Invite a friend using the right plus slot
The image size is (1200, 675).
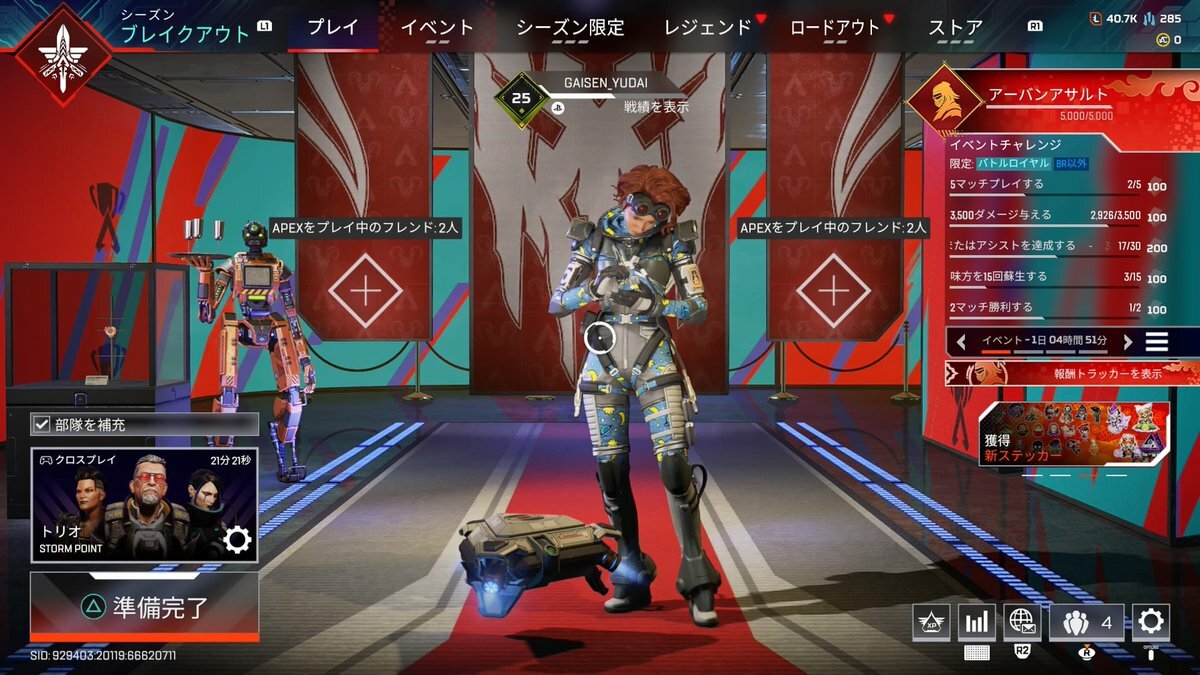(833, 291)
